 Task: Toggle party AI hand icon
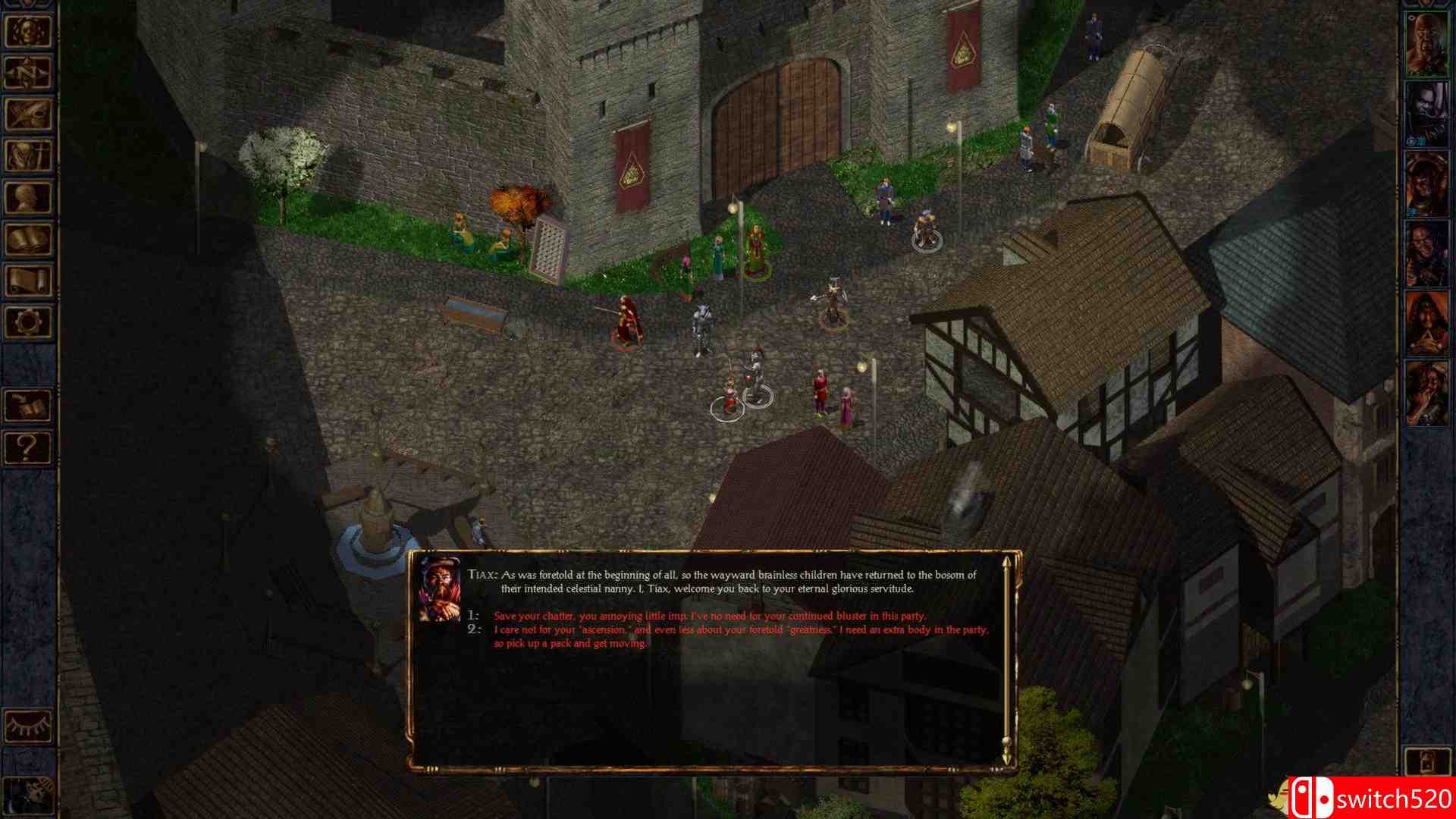click(x=29, y=792)
